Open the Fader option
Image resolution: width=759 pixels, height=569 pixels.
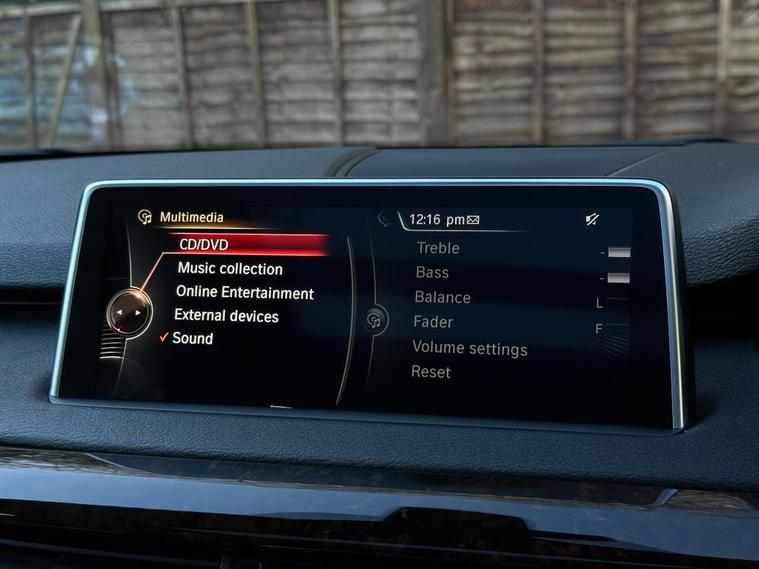[433, 322]
